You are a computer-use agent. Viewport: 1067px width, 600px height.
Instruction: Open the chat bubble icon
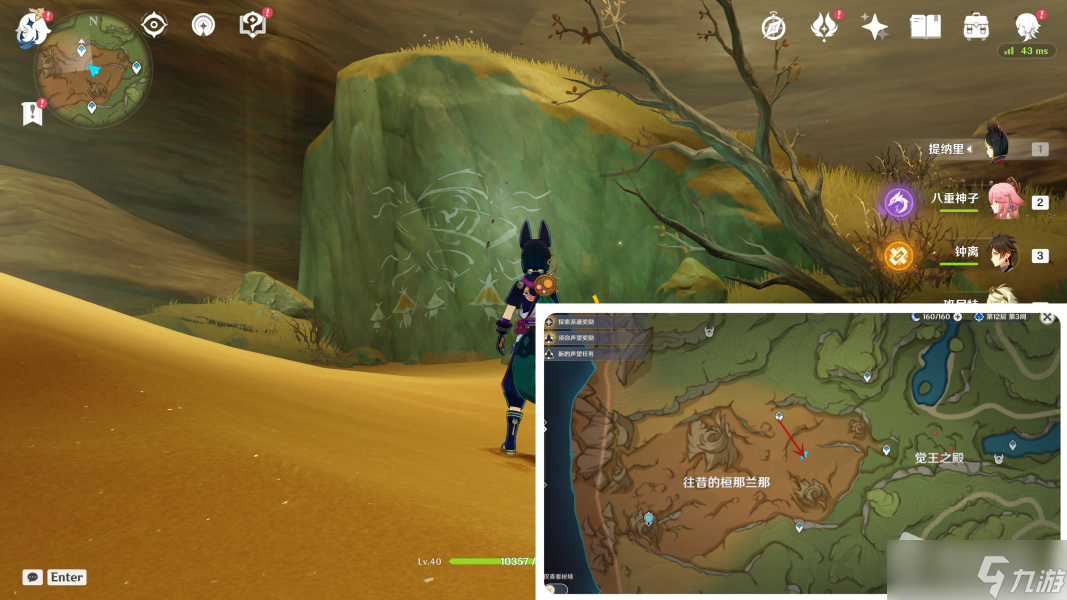33,577
